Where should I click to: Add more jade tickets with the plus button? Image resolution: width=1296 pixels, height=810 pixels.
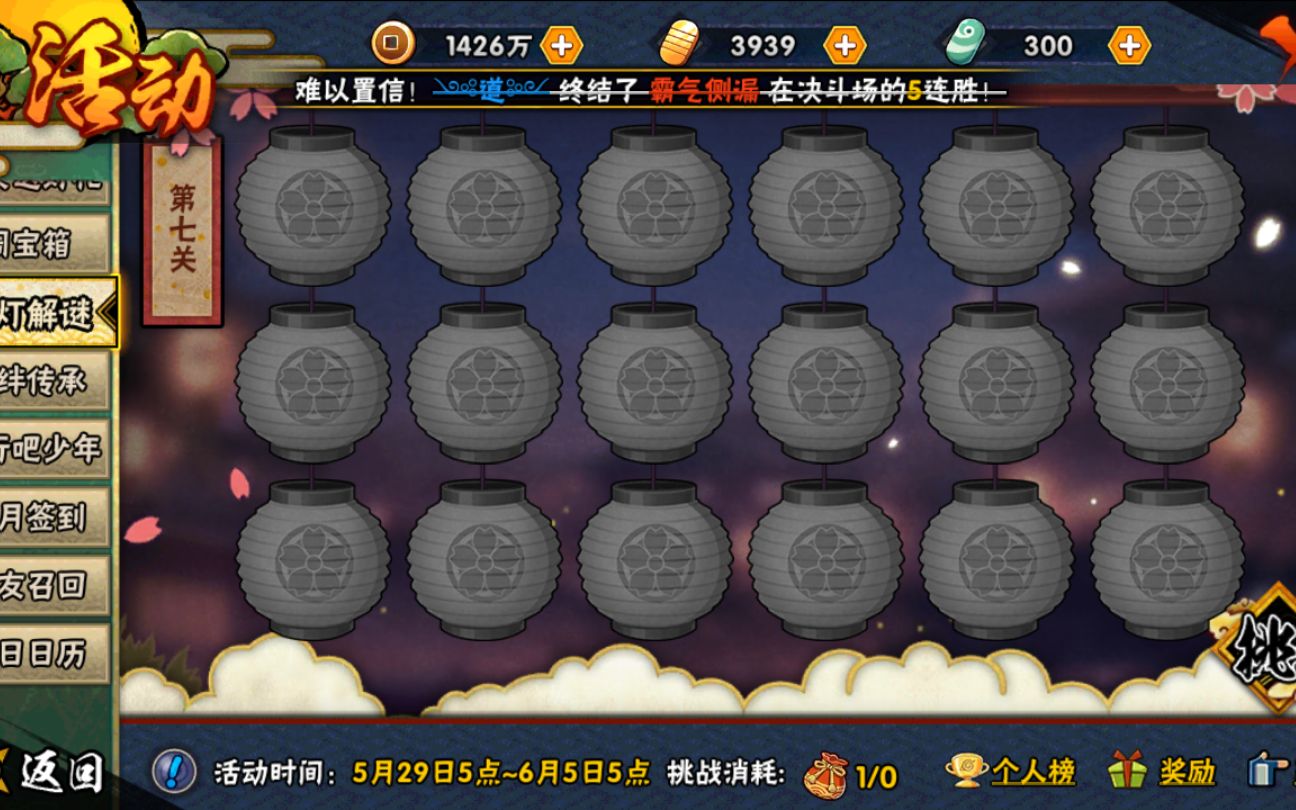1129,45
